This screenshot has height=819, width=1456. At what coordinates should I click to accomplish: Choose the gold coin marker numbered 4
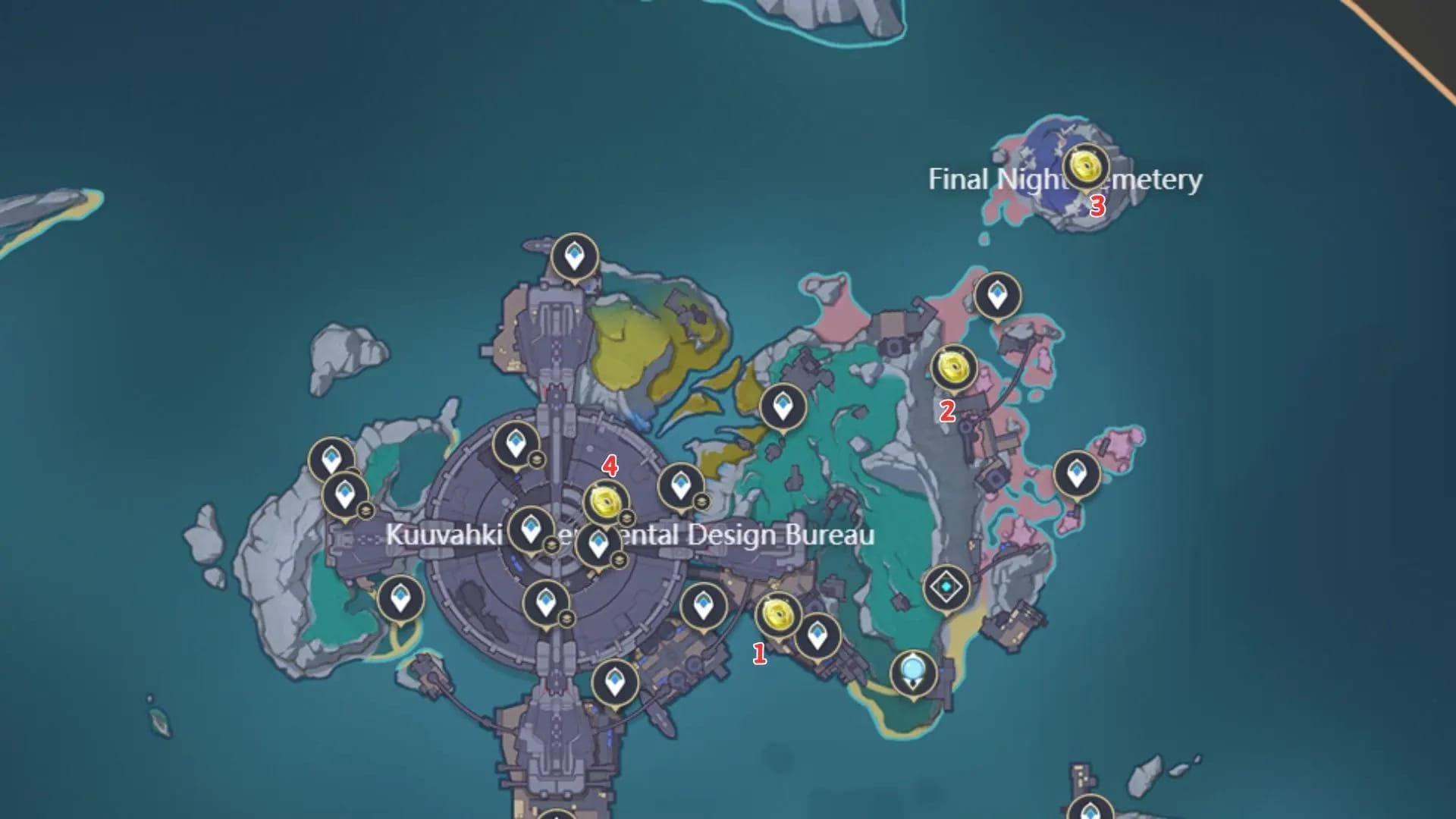click(x=606, y=501)
